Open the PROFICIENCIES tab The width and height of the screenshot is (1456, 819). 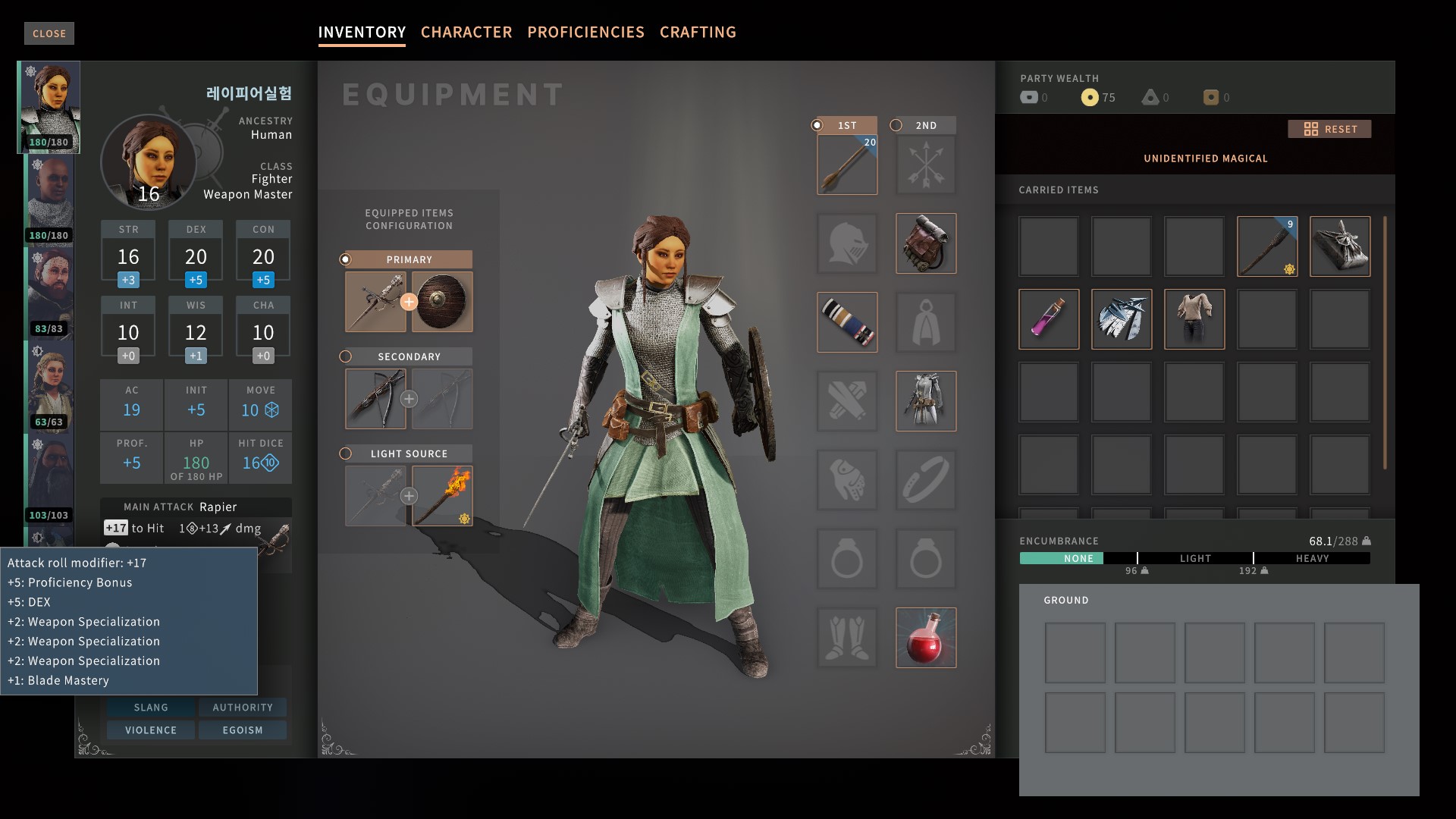pyautogui.click(x=585, y=32)
